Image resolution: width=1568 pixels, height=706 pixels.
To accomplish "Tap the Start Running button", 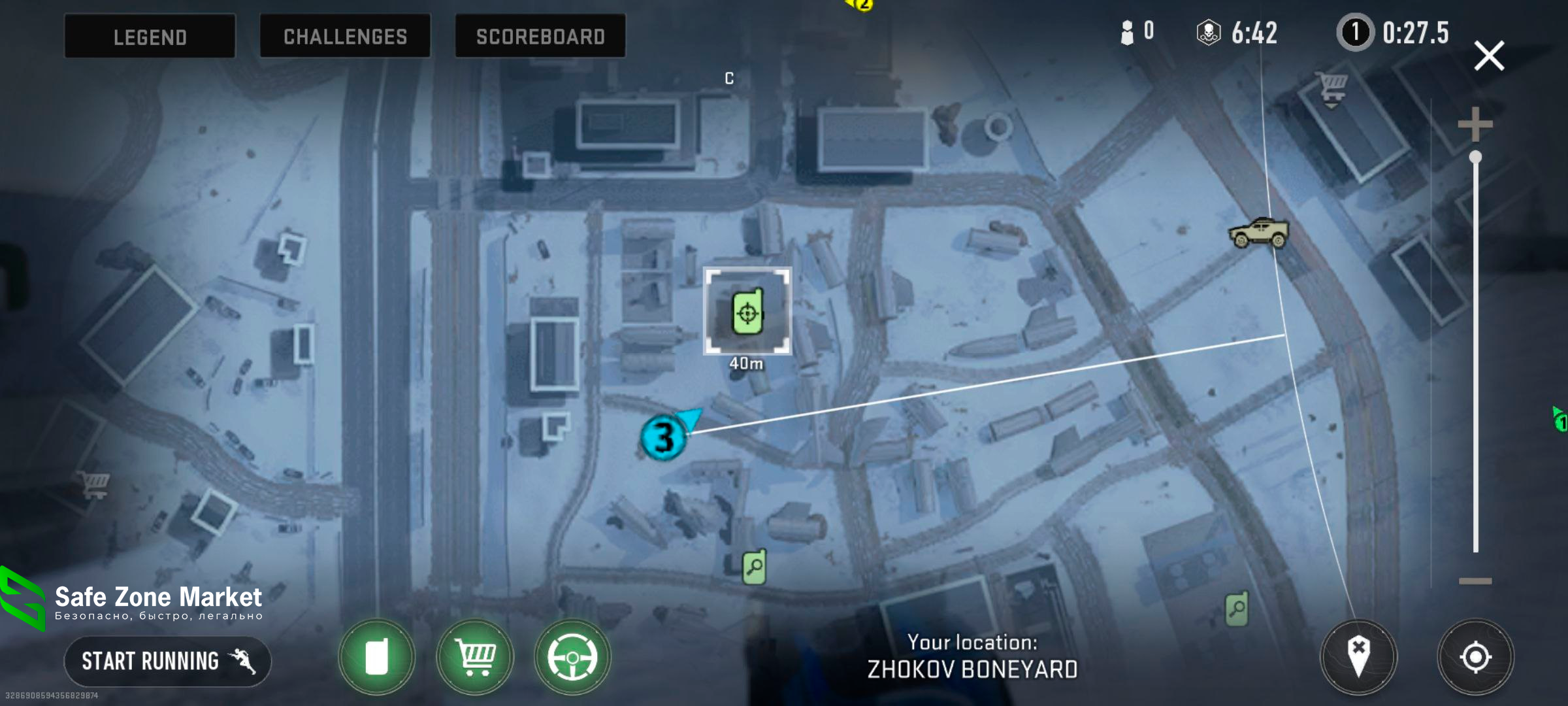I will tap(167, 661).
